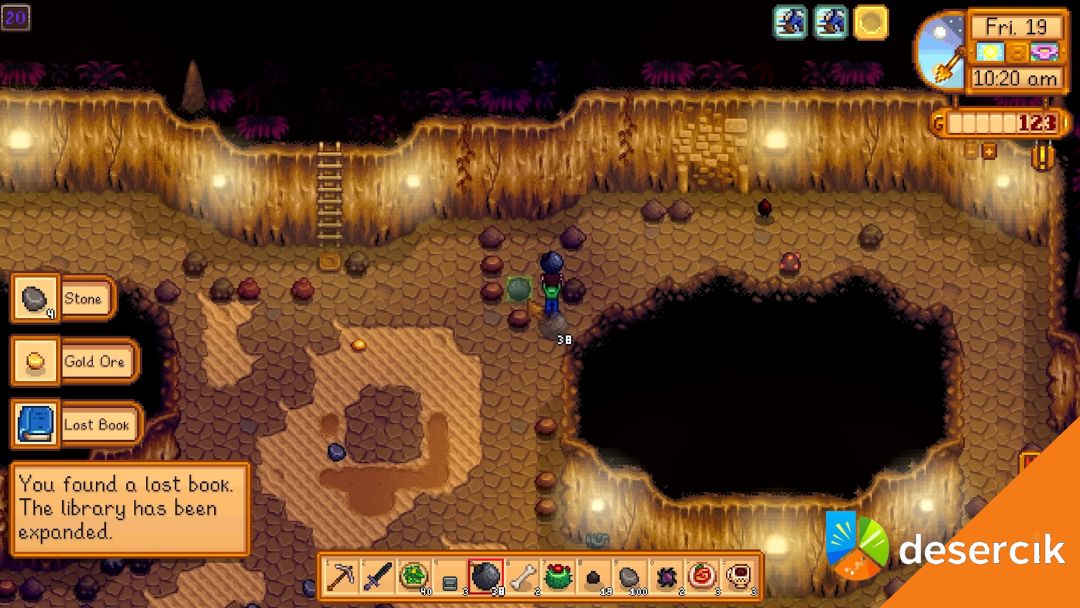Pick the bone fragment hotbar slot
Screen dimensions: 1080x608
(x=521, y=576)
